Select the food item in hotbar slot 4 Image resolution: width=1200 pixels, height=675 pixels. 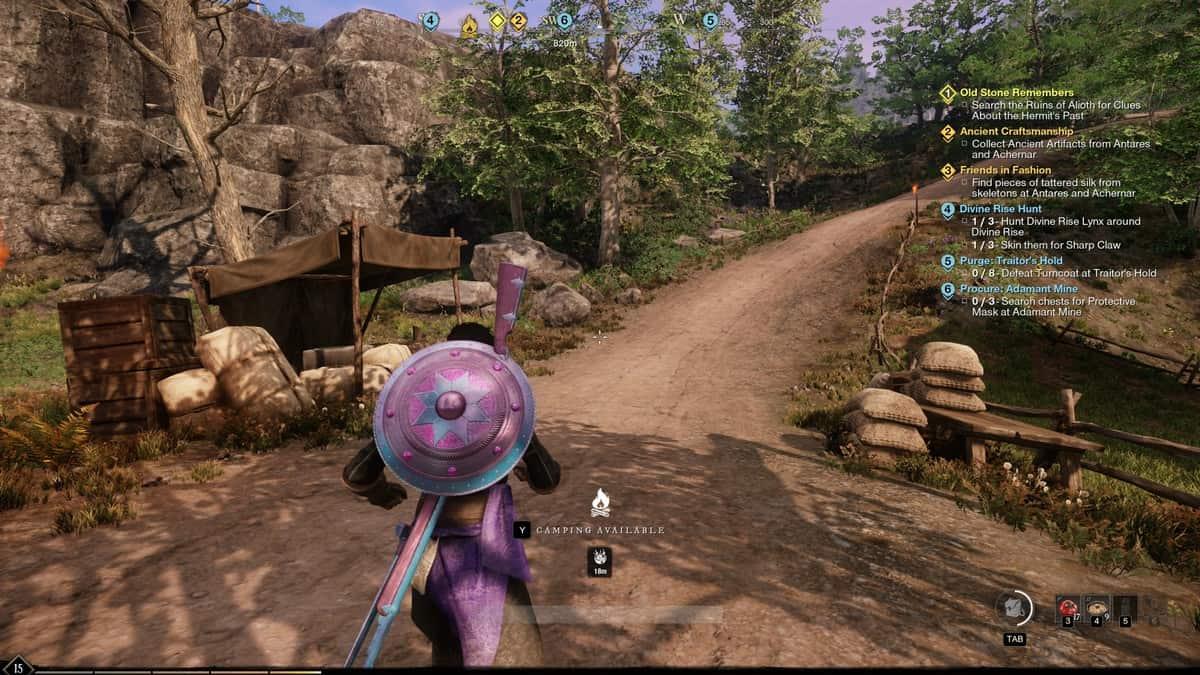(x=1096, y=608)
